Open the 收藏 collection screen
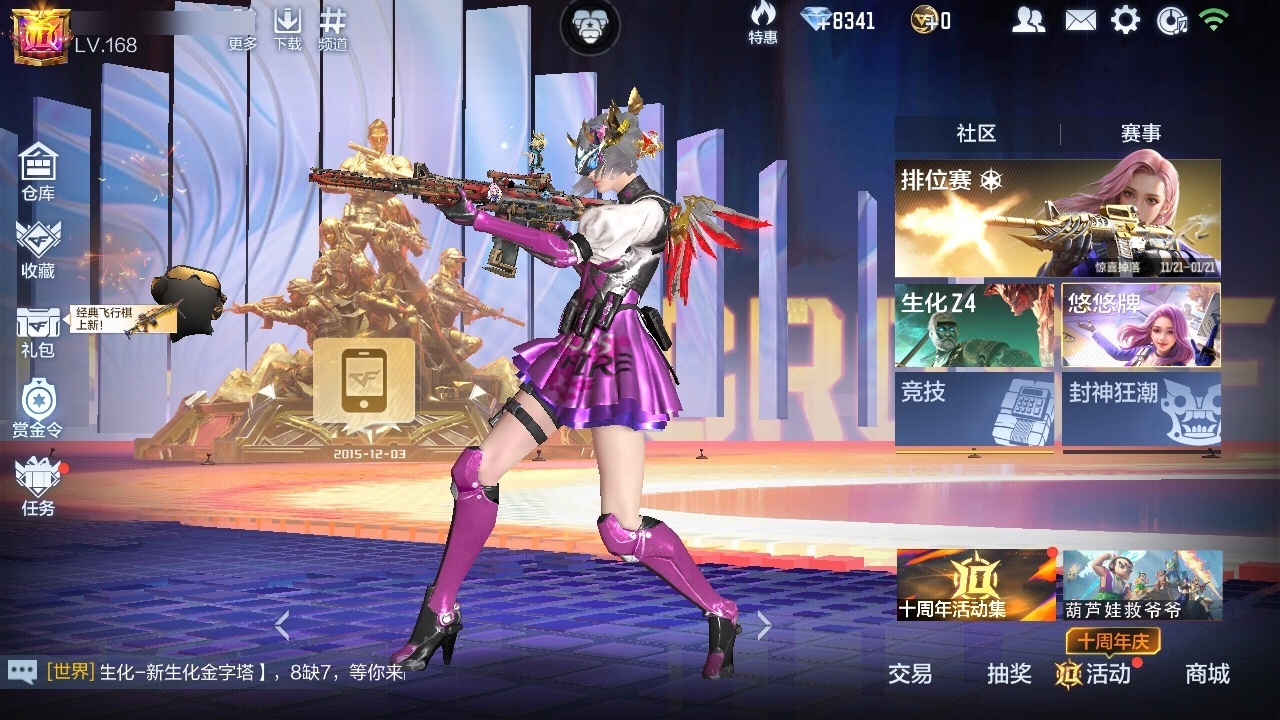Viewport: 1280px width, 720px height. pyautogui.click(x=38, y=249)
